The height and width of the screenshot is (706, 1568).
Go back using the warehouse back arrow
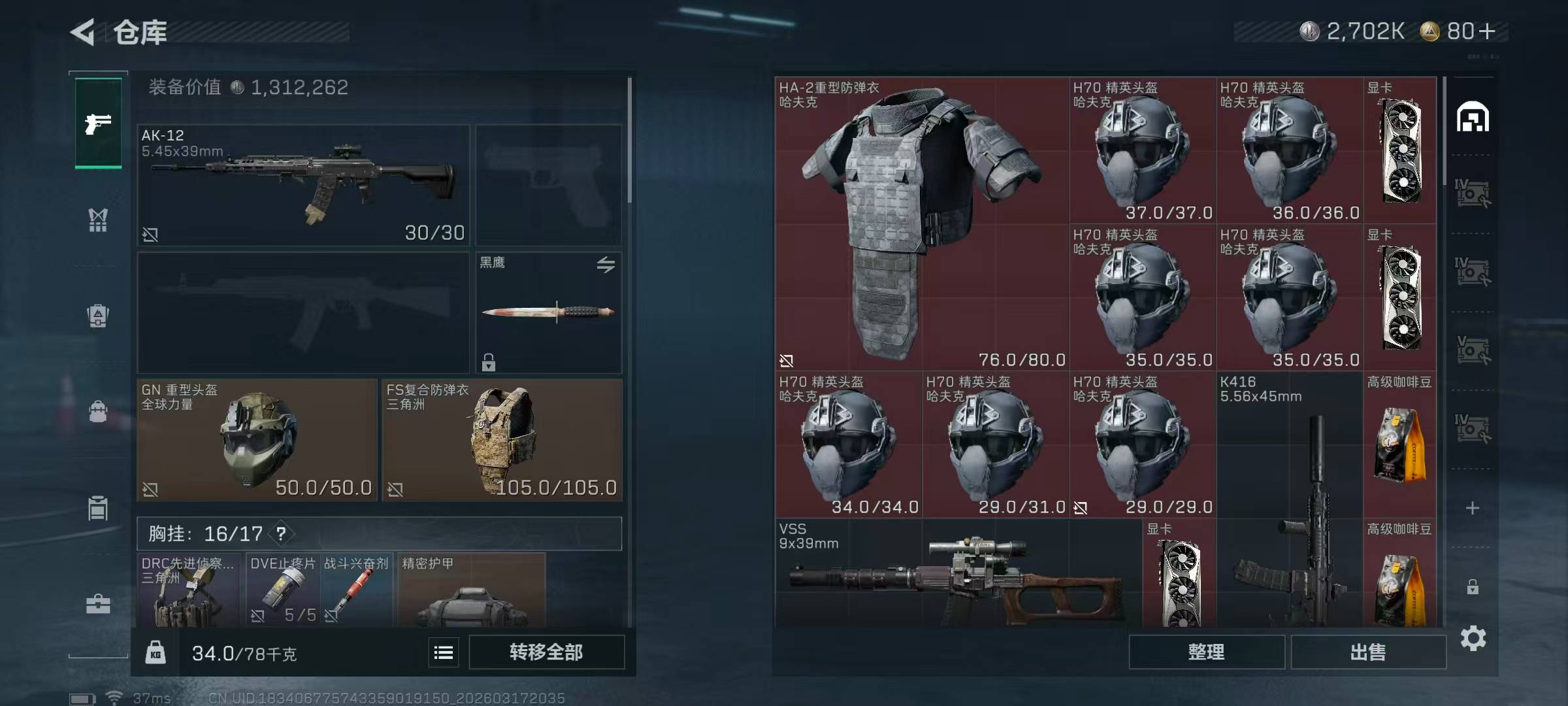coord(84,32)
